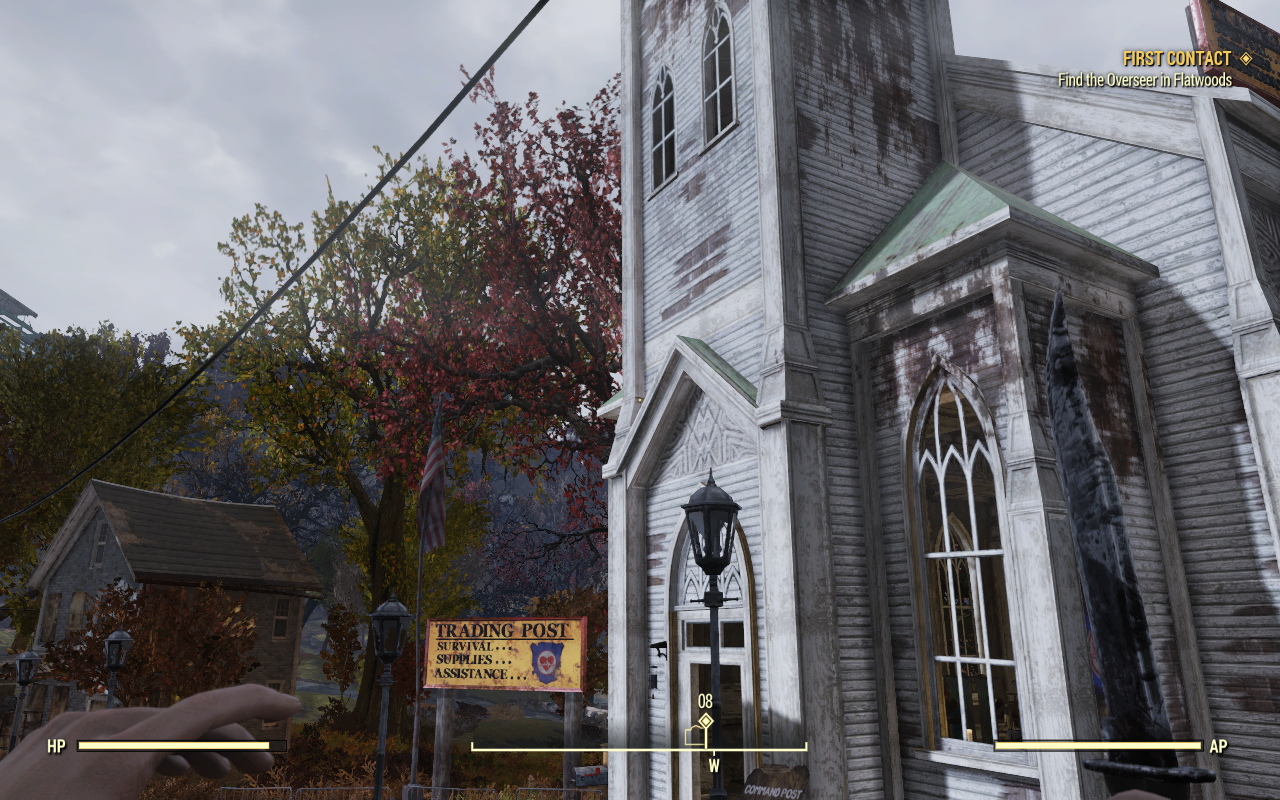Click the HP label in the lower left

(x=56, y=745)
